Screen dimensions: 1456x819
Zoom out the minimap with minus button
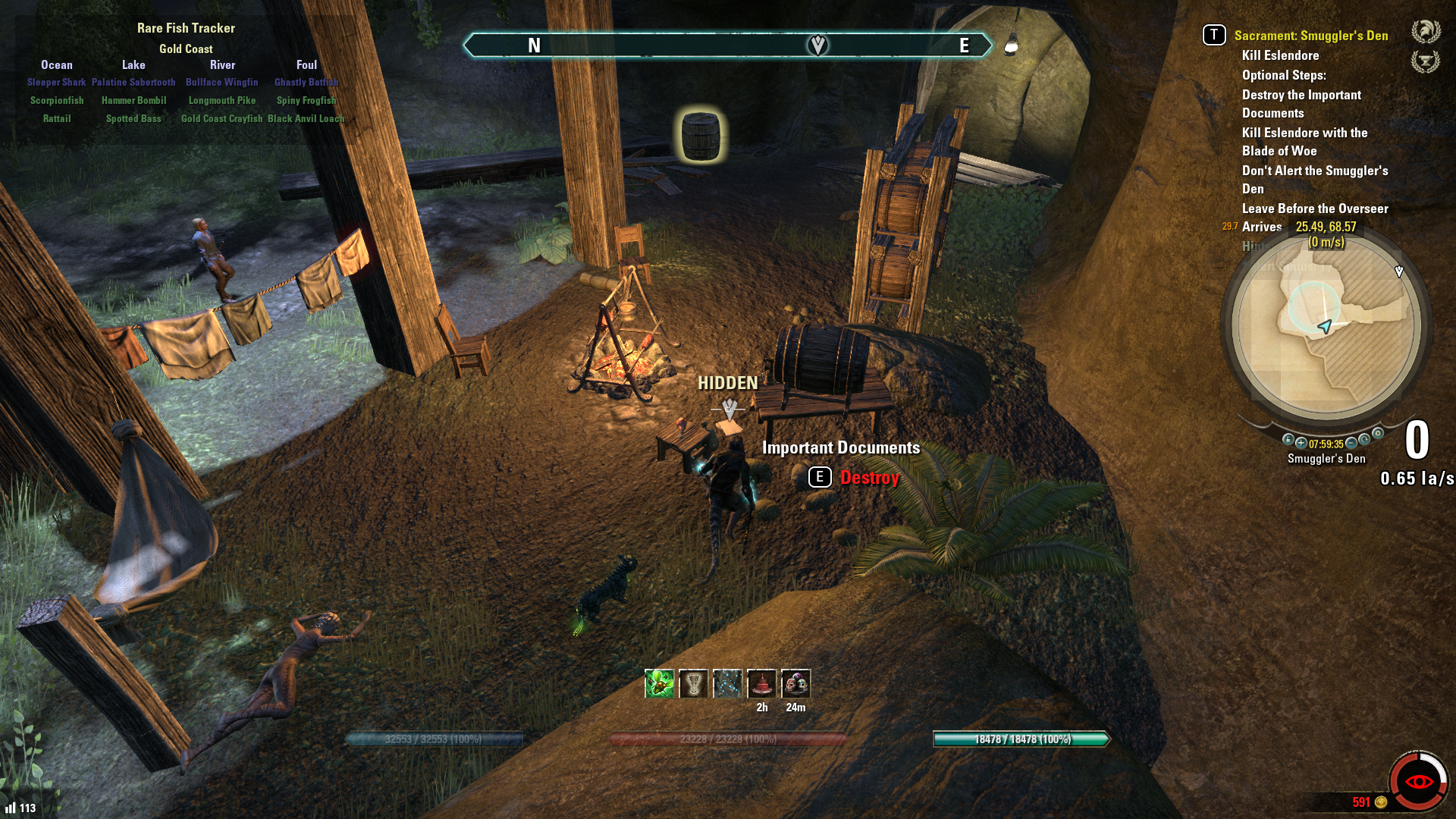pos(1351,443)
